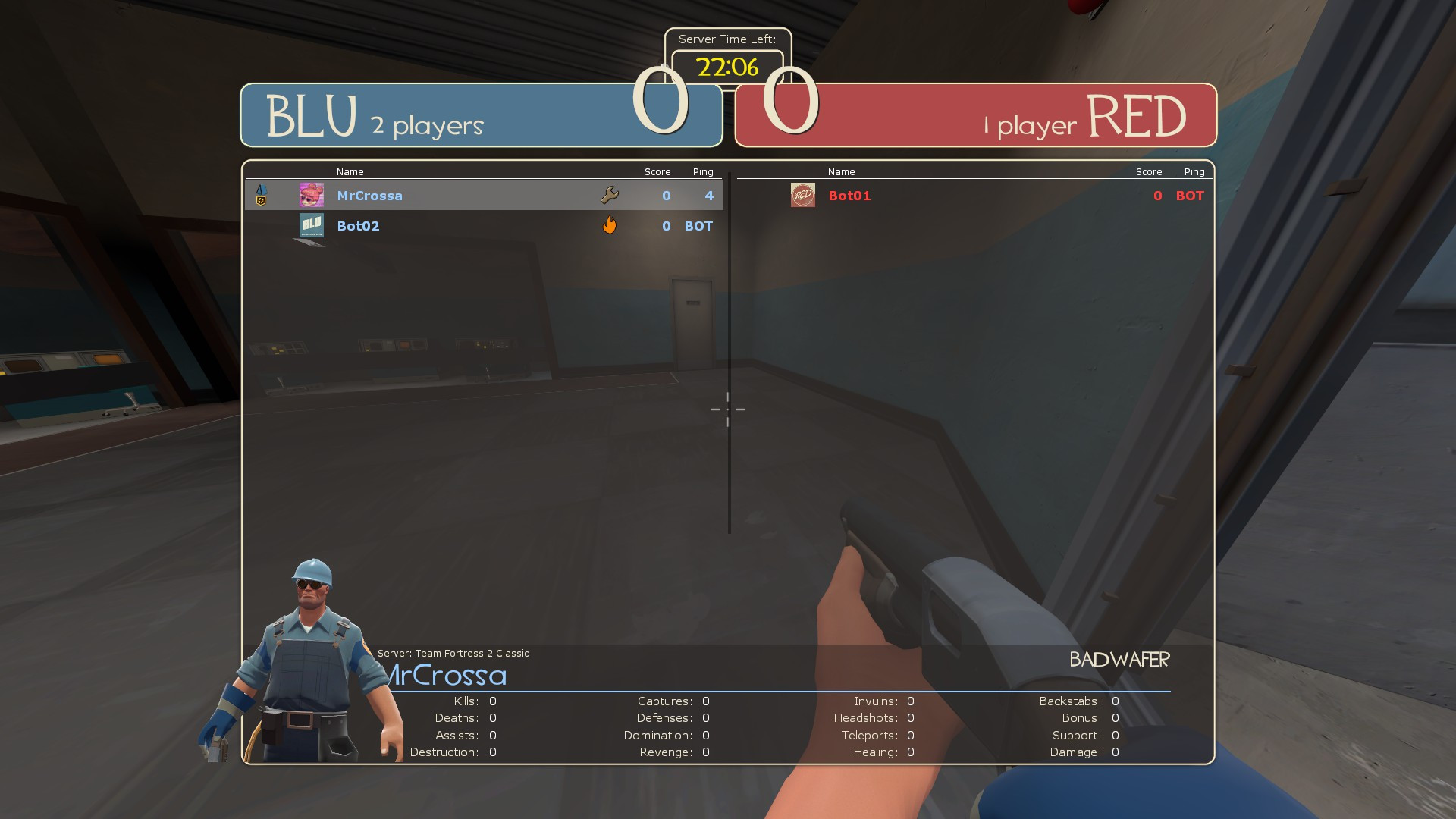The width and height of the screenshot is (1456, 819).
Task: Select the Engineer wrench class icon
Action: coord(610,195)
